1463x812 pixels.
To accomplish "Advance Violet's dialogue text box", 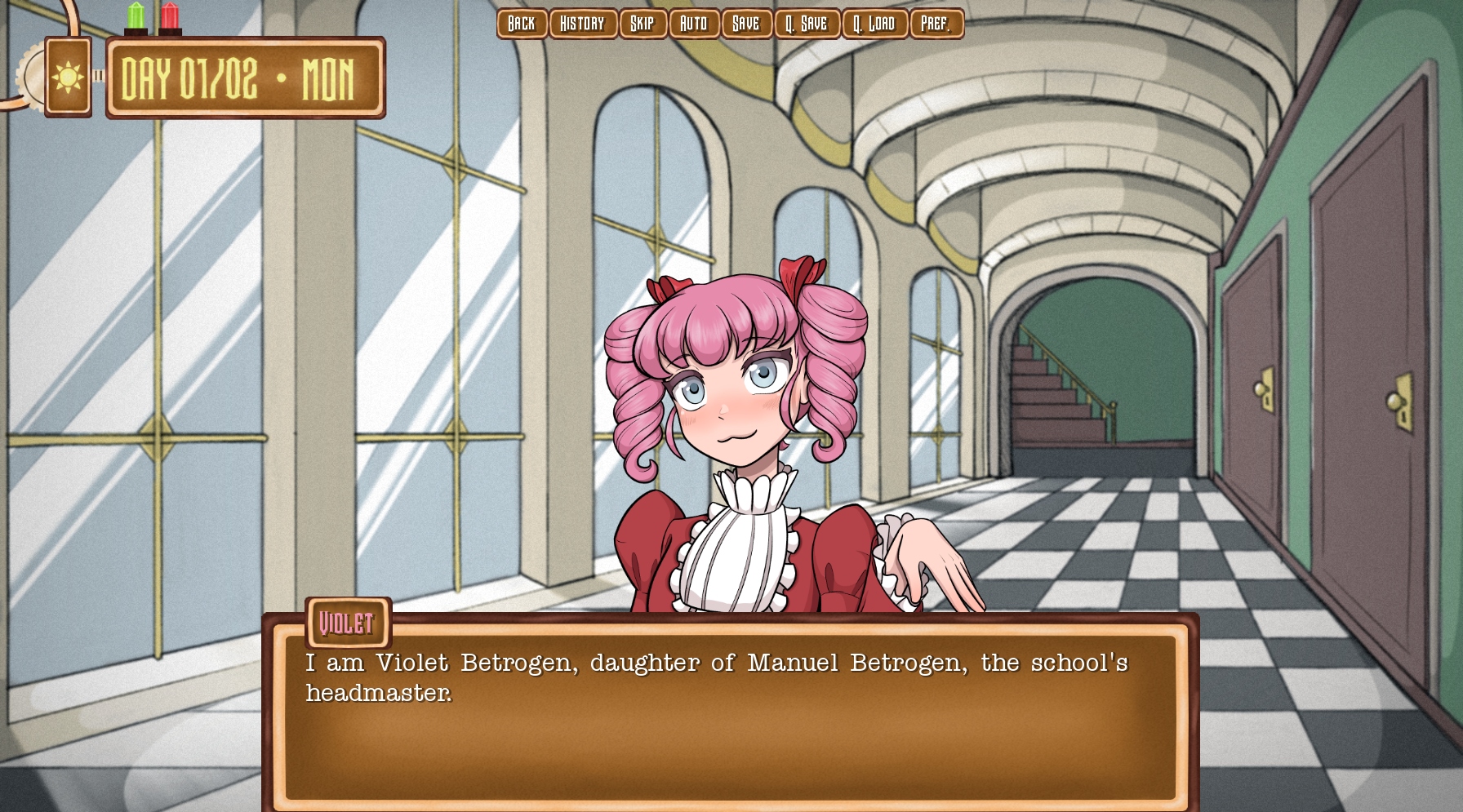I will pyautogui.click(x=730, y=718).
